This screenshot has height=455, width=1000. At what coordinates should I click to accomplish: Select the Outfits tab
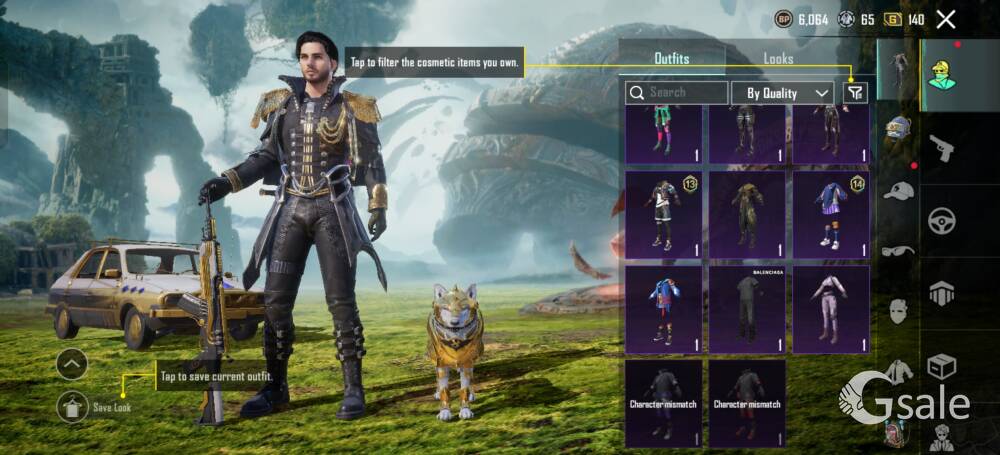tap(672, 59)
